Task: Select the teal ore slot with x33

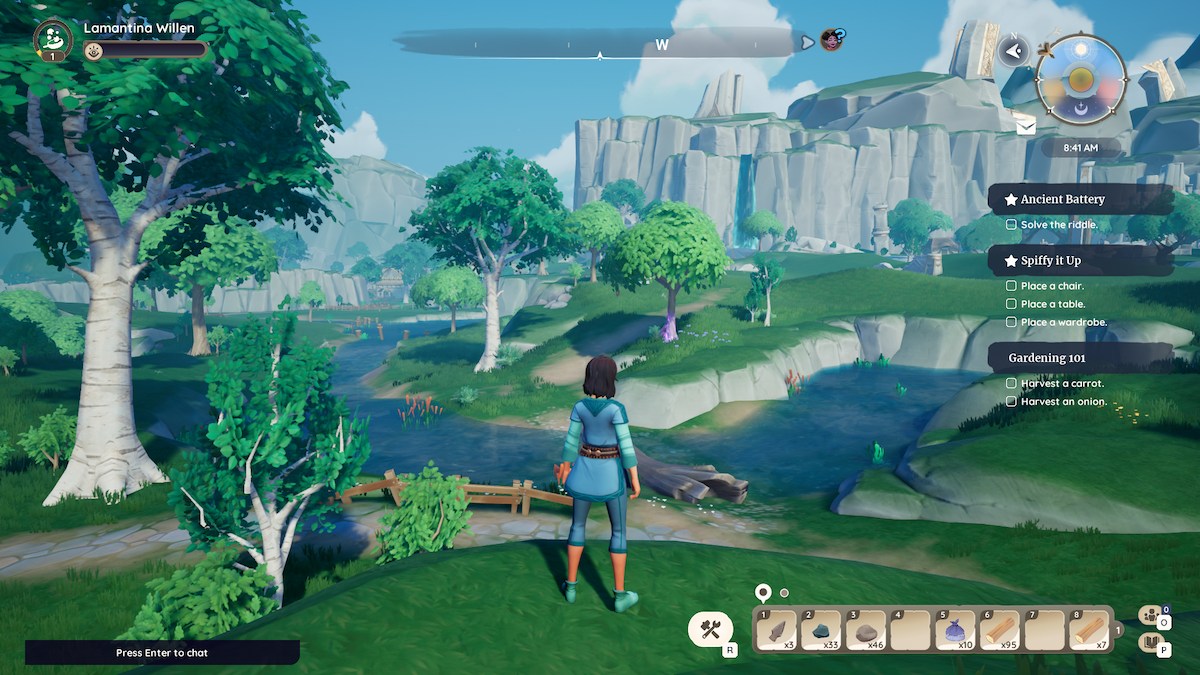Action: (821, 630)
